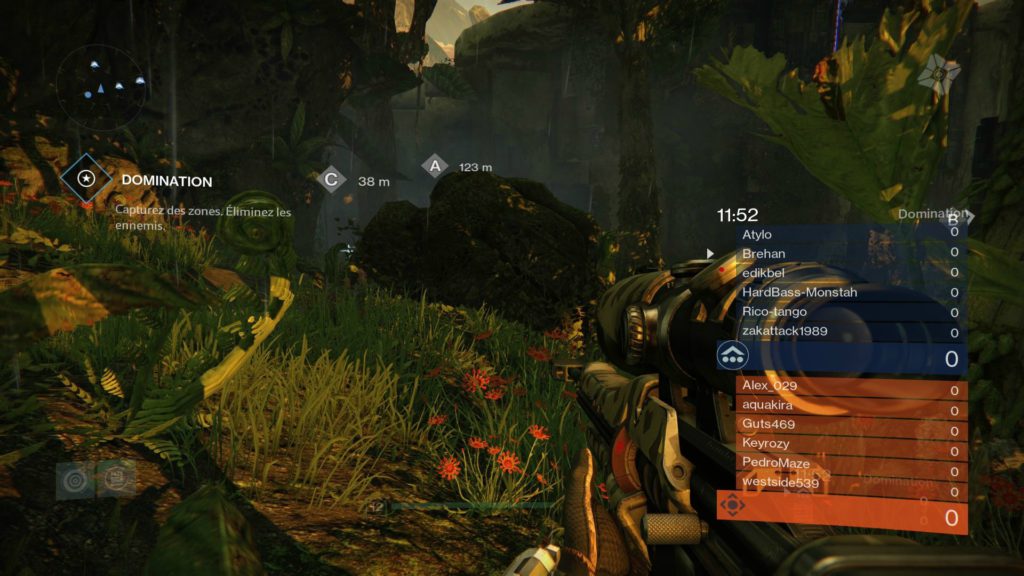This screenshot has width=1024, height=576.
Task: Select the grenade ability icon
Action: pos(73,479)
